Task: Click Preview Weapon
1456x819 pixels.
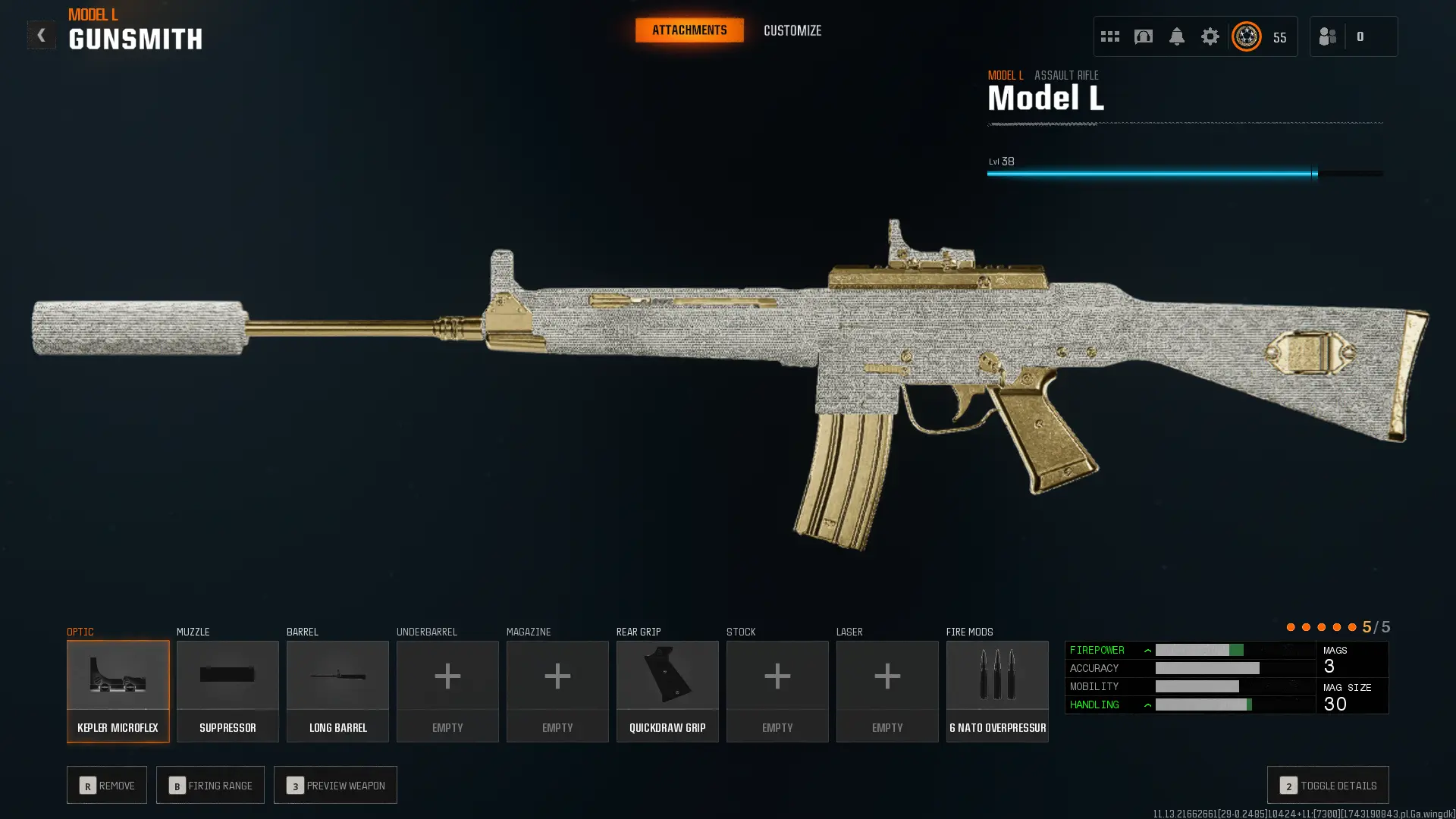Action: pos(335,785)
